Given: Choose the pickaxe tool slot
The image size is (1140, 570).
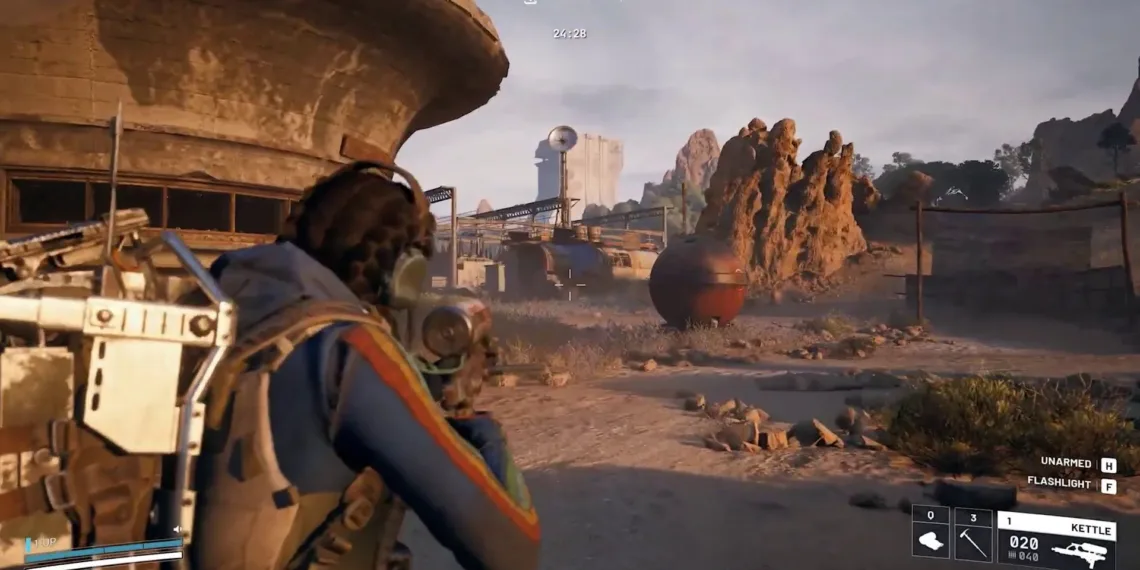Looking at the screenshot, I should 972,535.
